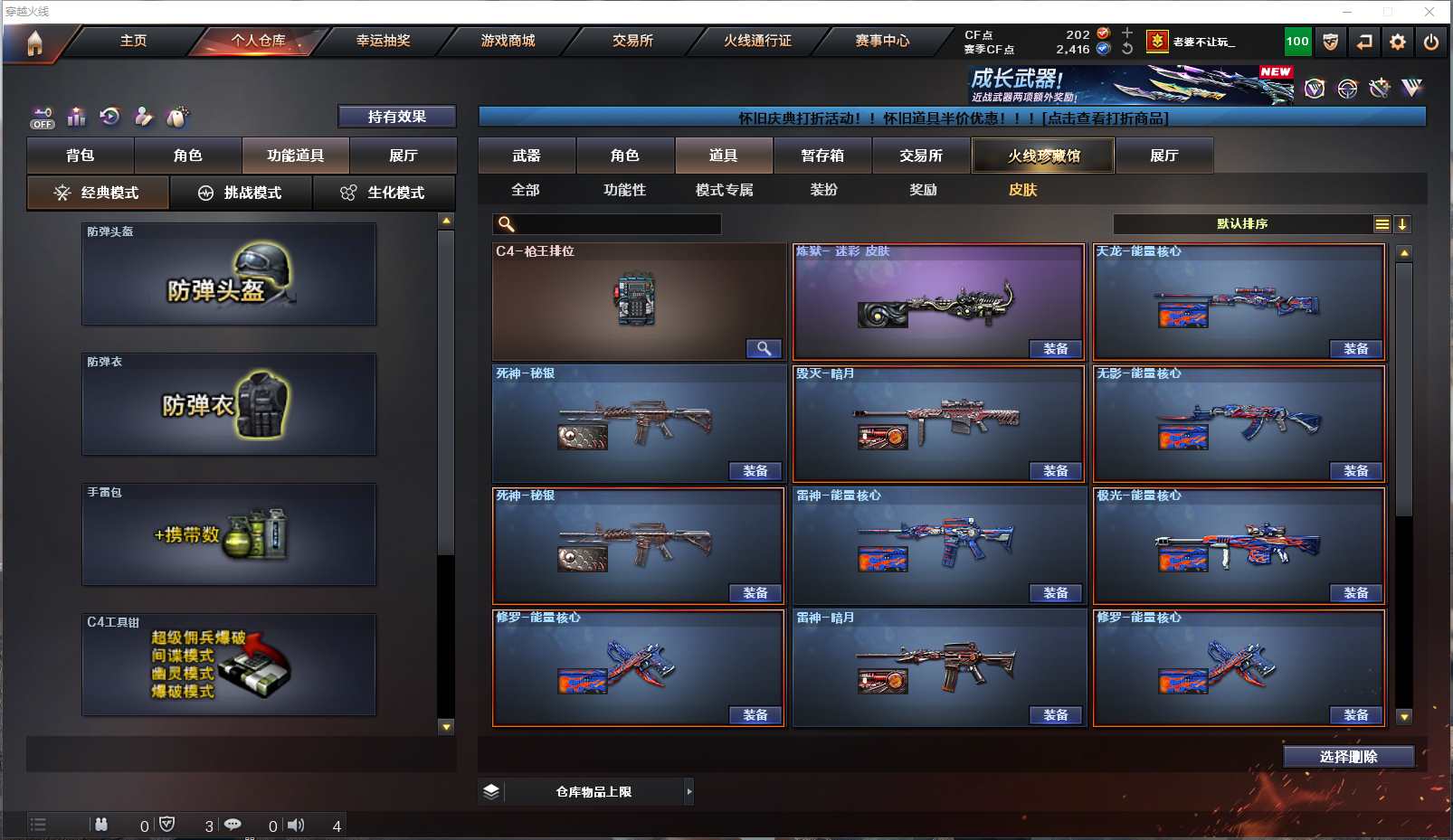Switch to the 武器 weapons tab
Image resolution: width=1453 pixels, height=840 pixels.
click(527, 156)
